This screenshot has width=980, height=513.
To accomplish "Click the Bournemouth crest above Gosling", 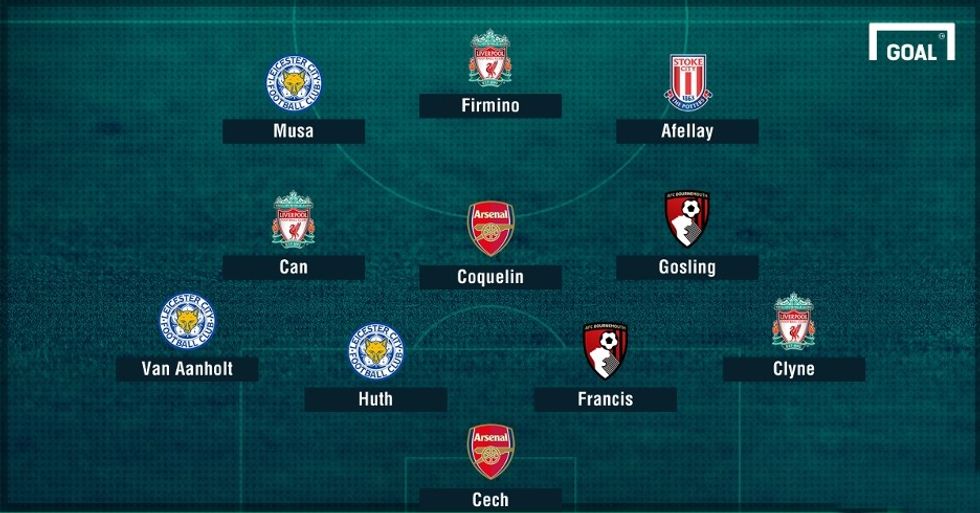I will point(687,219).
